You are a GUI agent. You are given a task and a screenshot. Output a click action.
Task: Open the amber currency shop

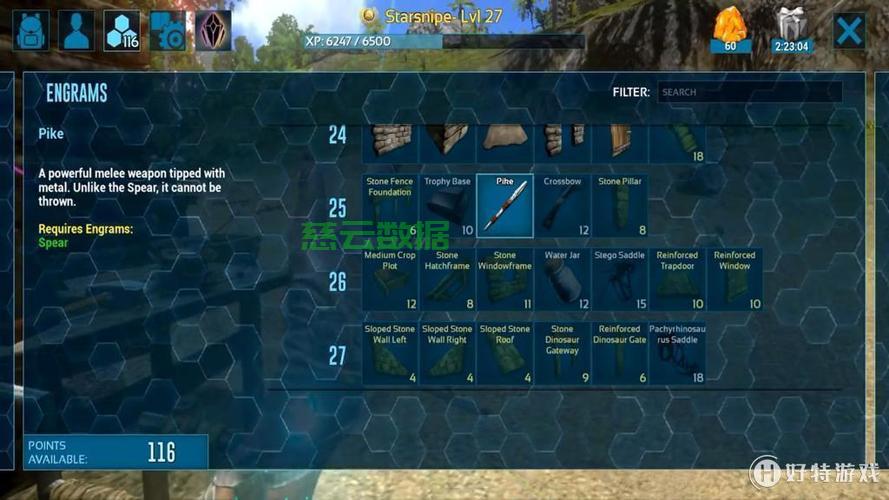730,30
